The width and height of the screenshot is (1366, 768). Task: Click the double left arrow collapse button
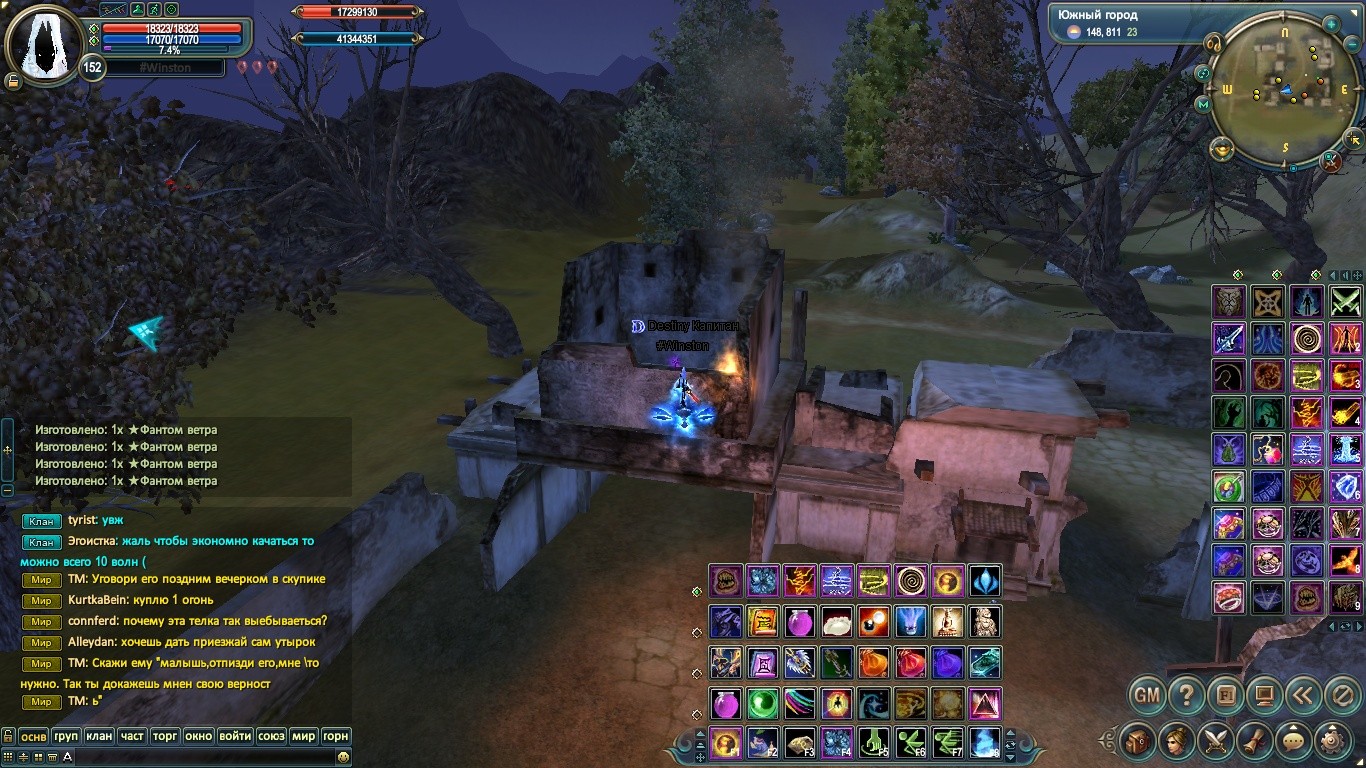[x=1302, y=694]
